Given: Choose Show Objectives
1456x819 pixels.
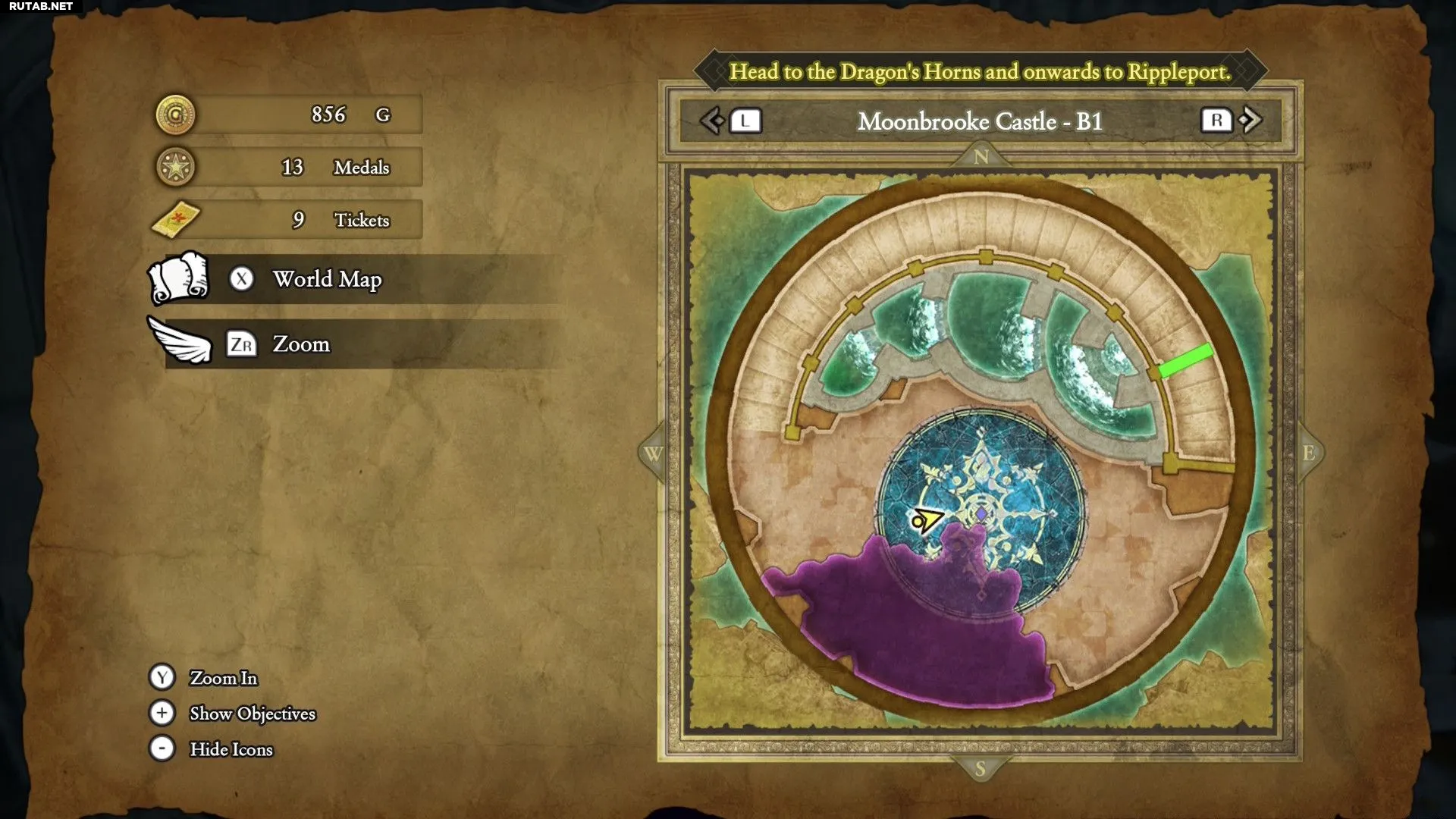Looking at the screenshot, I should point(252,714).
